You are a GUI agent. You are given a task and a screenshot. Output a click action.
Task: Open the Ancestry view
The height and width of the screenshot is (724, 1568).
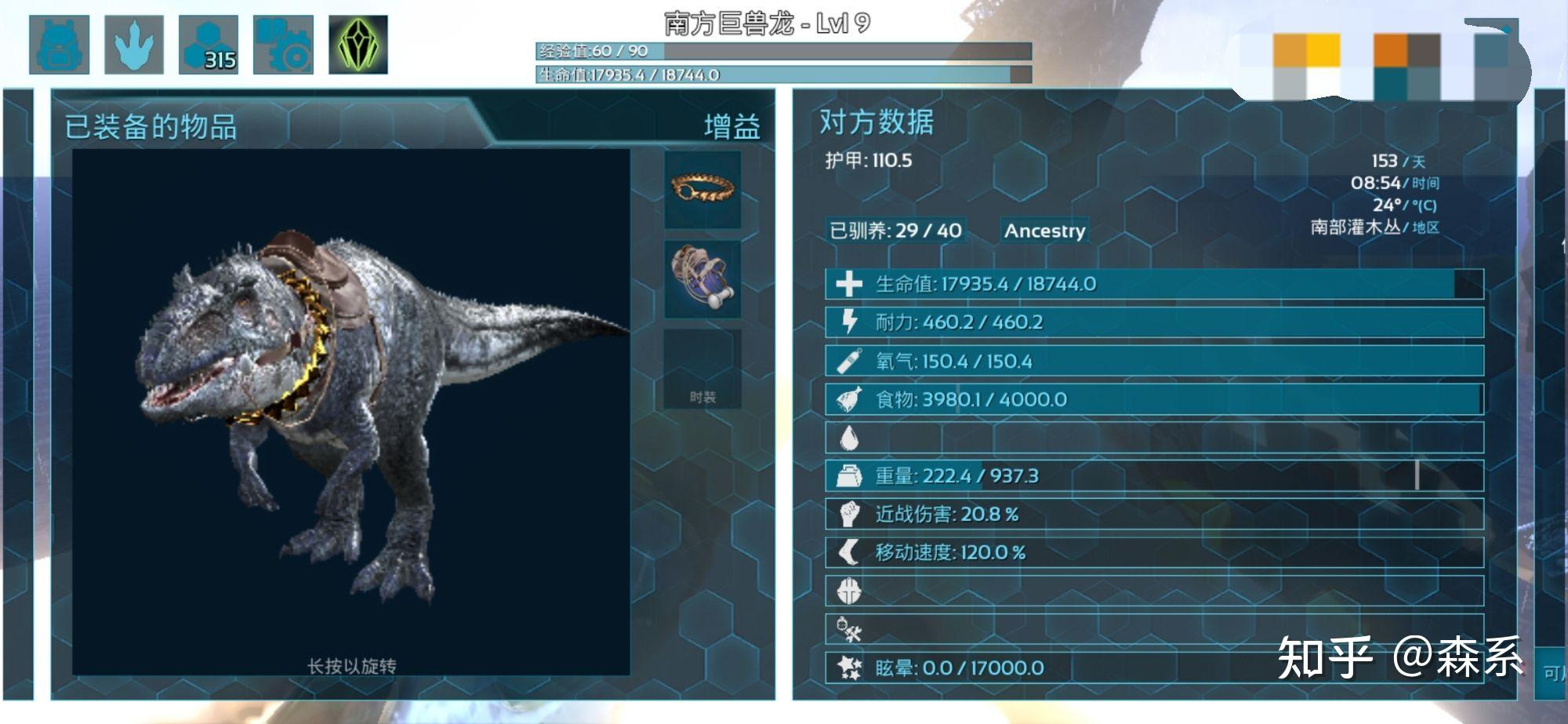1044,231
